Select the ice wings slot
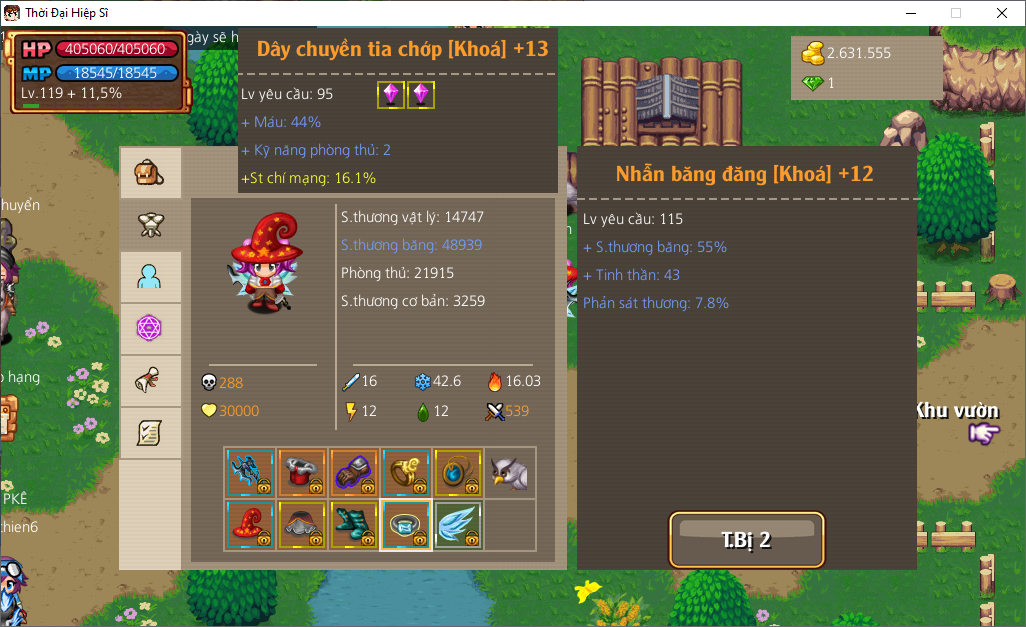 (x=458, y=524)
